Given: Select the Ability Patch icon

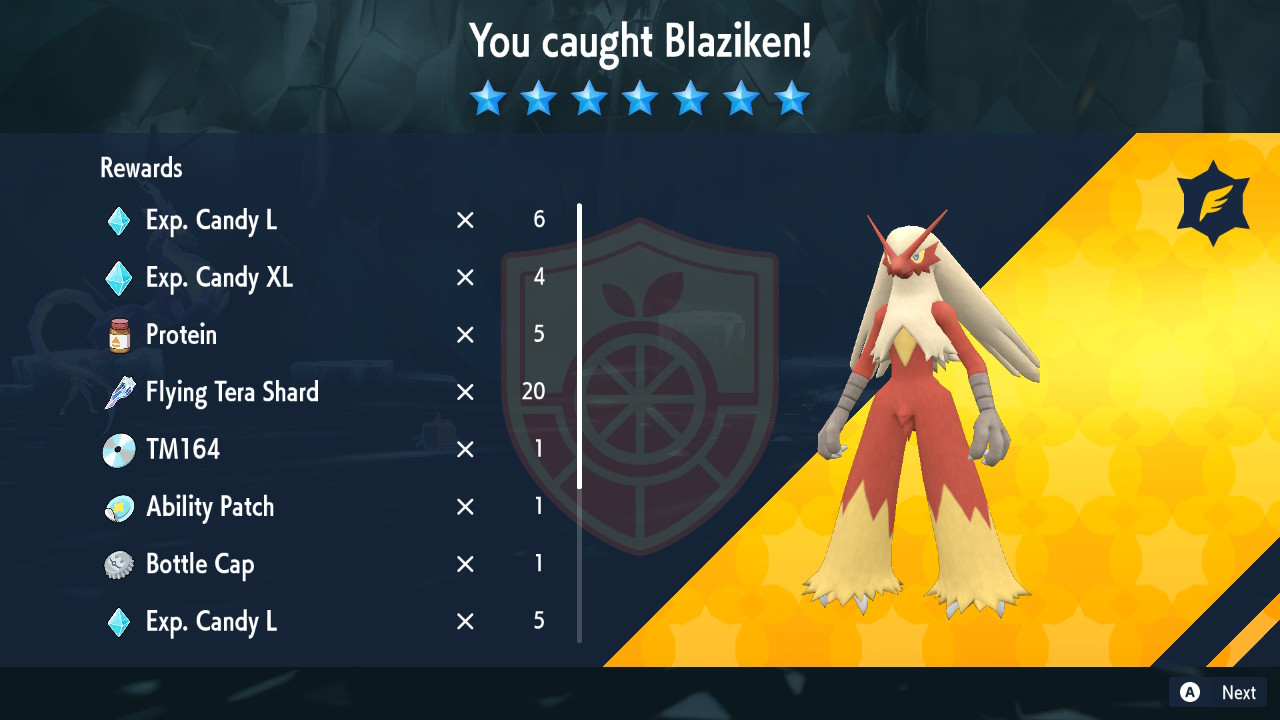Looking at the screenshot, I should (118, 506).
